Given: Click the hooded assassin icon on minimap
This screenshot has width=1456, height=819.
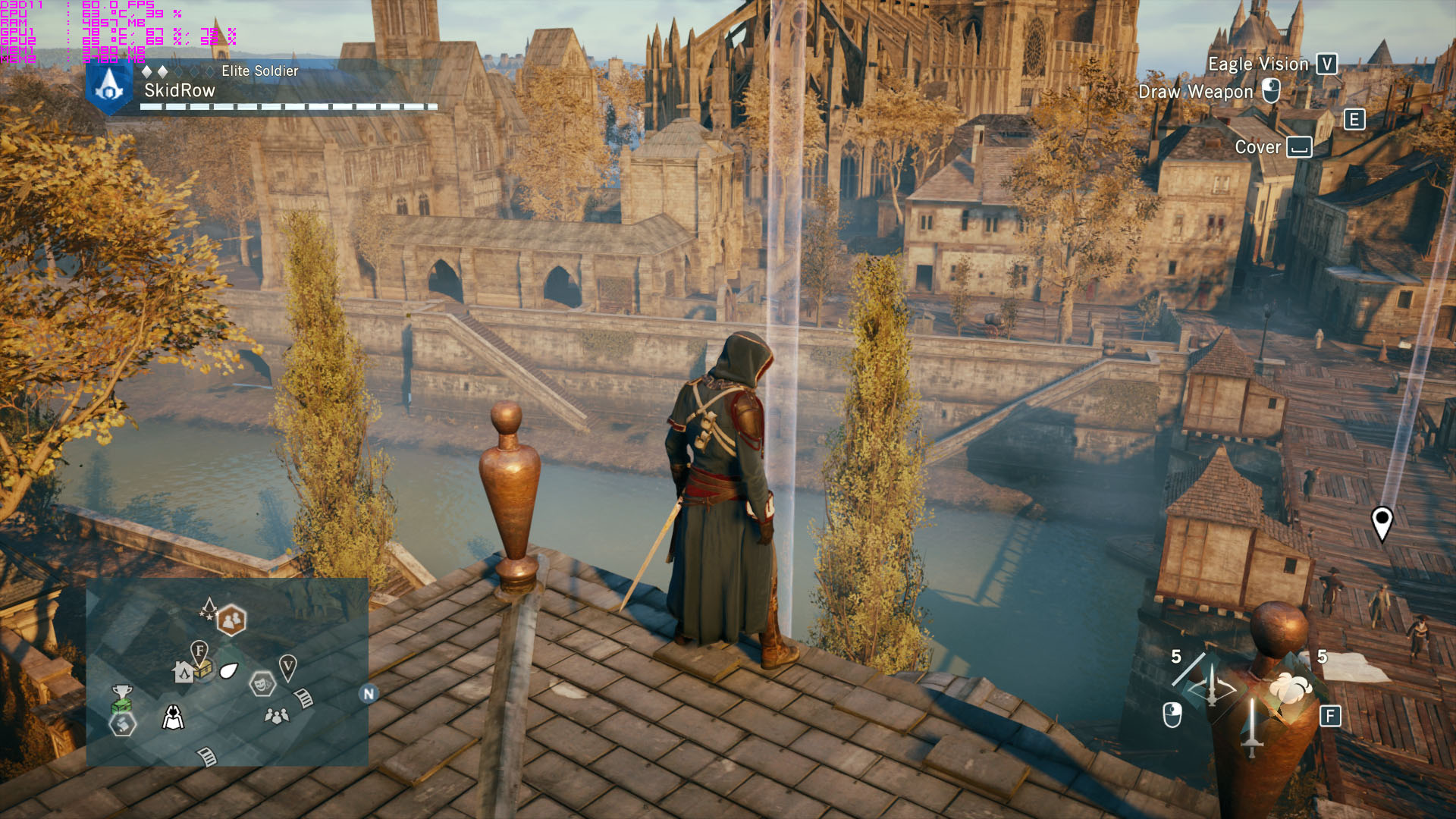Looking at the screenshot, I should [173, 717].
